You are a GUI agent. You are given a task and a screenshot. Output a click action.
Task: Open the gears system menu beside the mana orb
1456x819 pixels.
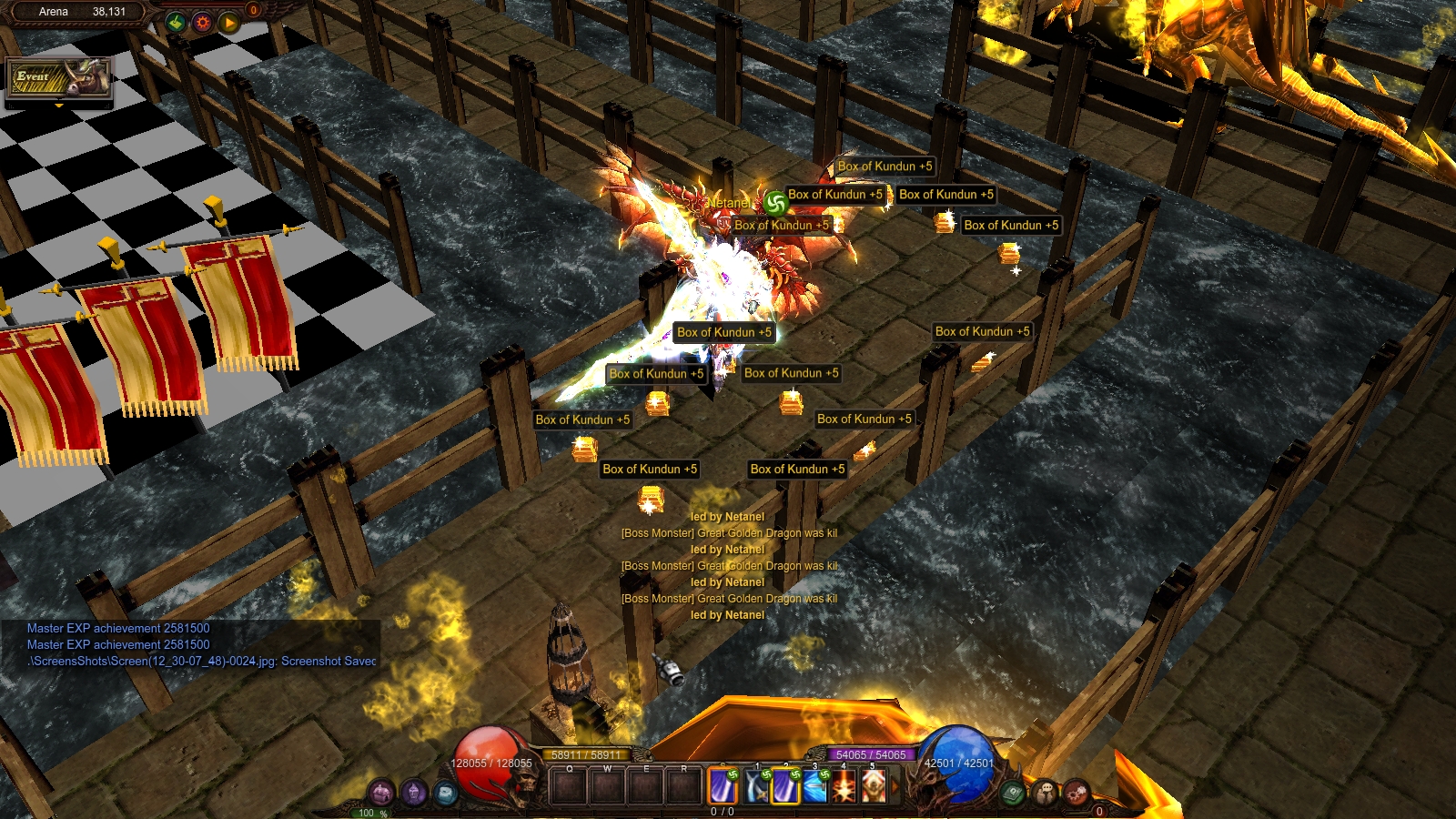coord(1077,792)
